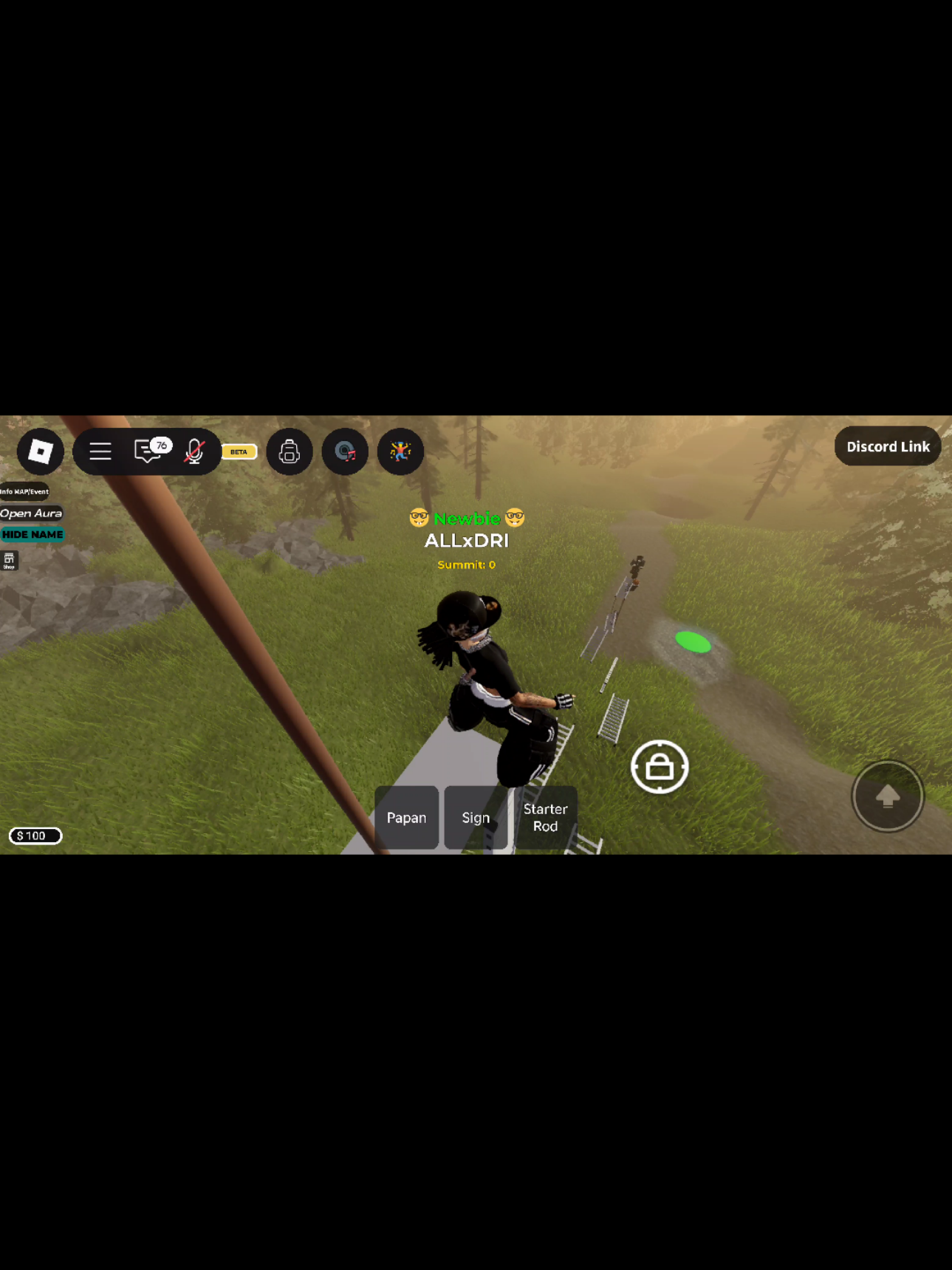Viewport: 952px width, 1270px height.
Task: Equip the Starter Rod
Action: click(x=546, y=818)
